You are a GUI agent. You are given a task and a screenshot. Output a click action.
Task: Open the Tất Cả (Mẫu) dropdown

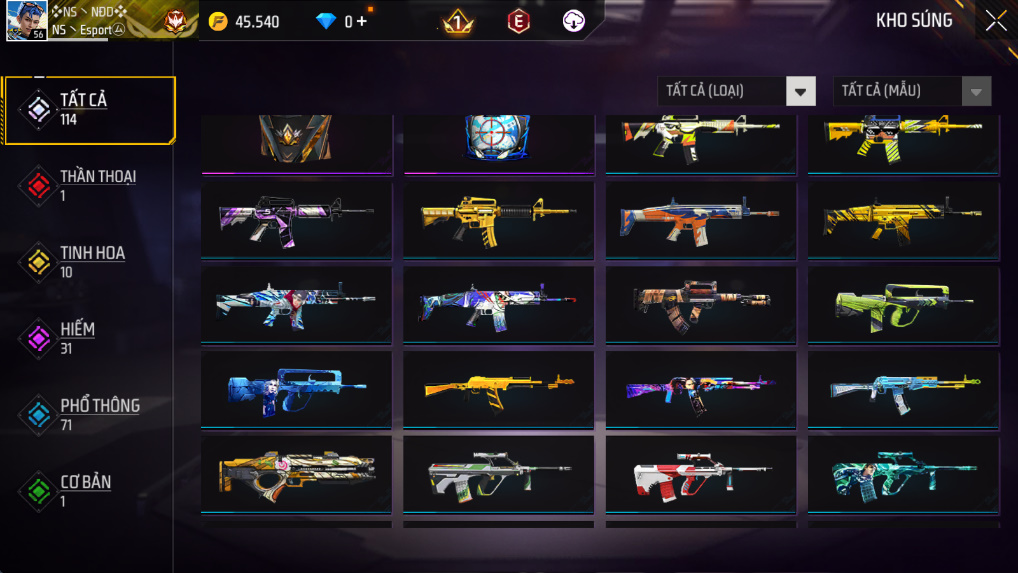[912, 91]
